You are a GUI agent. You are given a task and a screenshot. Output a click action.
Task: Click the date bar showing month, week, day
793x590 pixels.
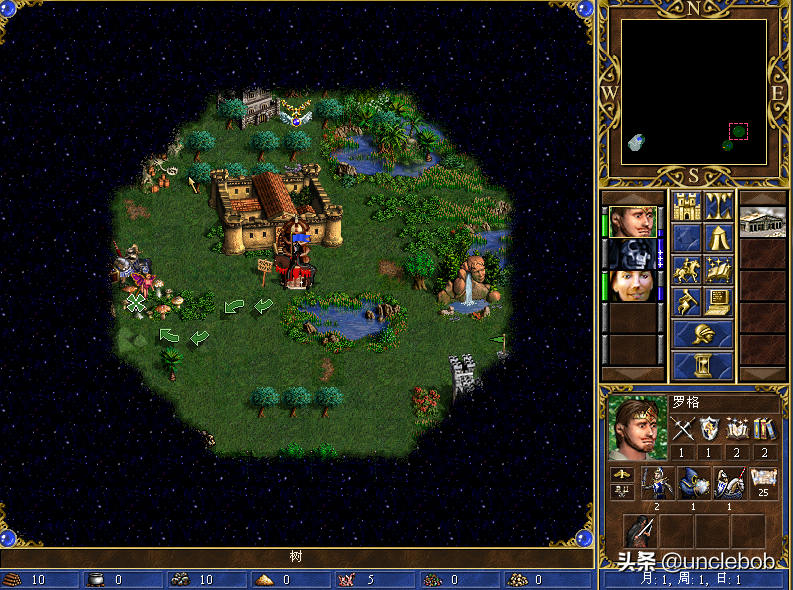tap(694, 579)
